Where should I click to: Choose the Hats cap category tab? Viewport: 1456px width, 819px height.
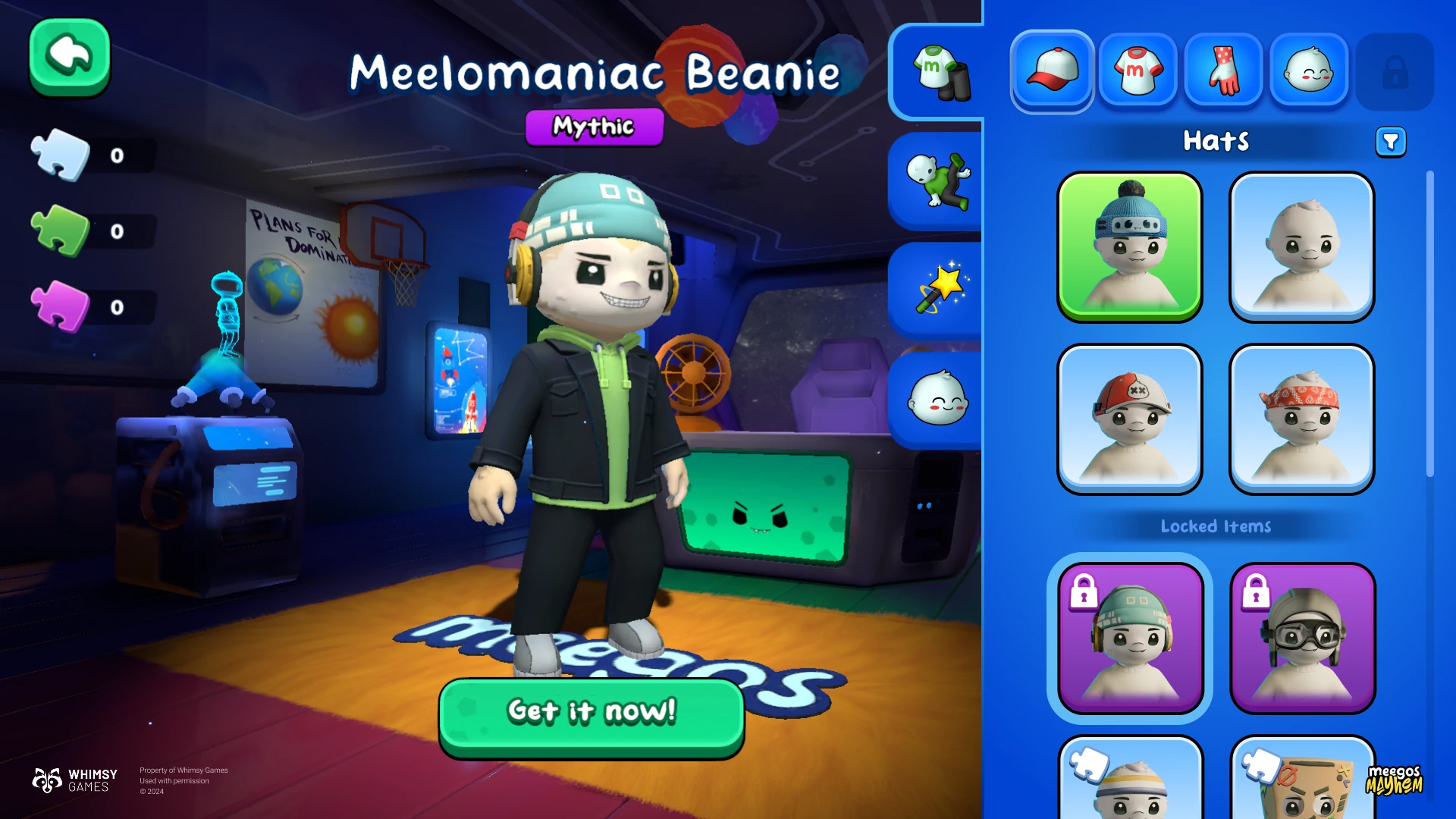(1052, 71)
